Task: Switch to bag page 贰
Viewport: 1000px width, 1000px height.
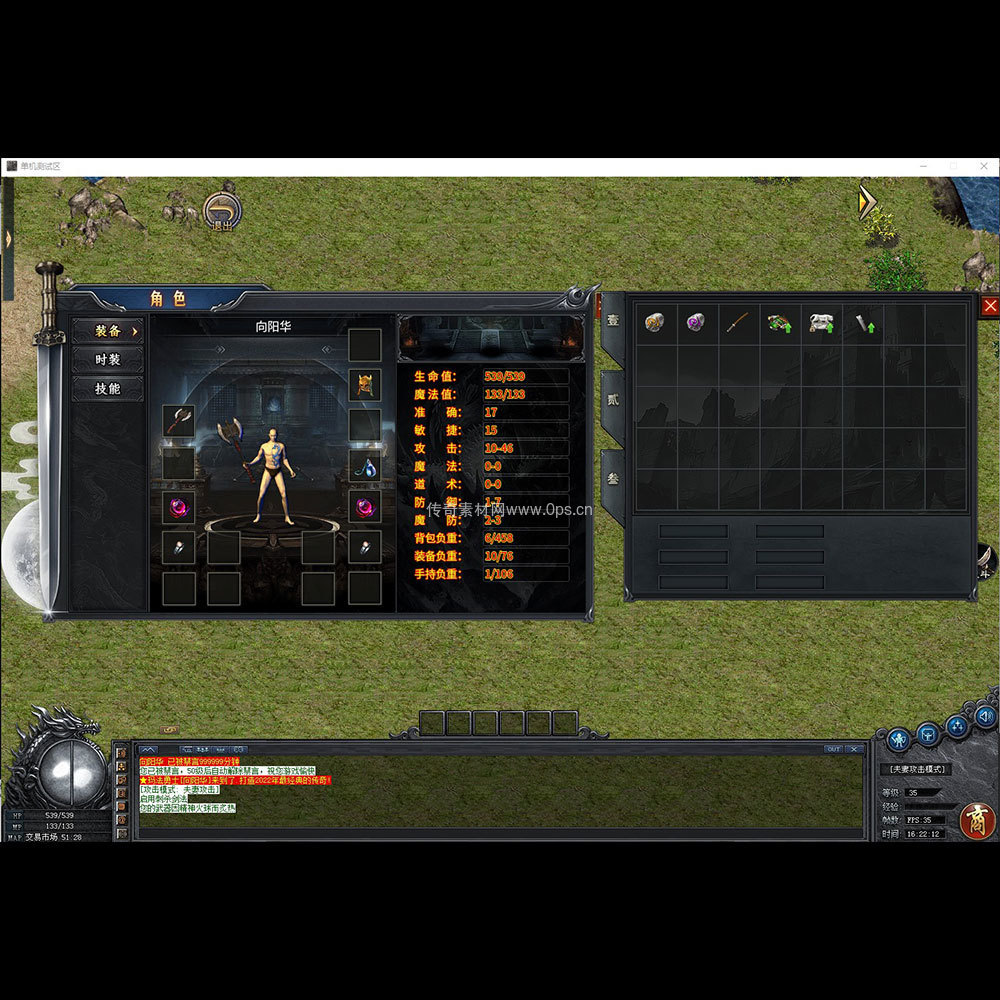Action: [612, 400]
